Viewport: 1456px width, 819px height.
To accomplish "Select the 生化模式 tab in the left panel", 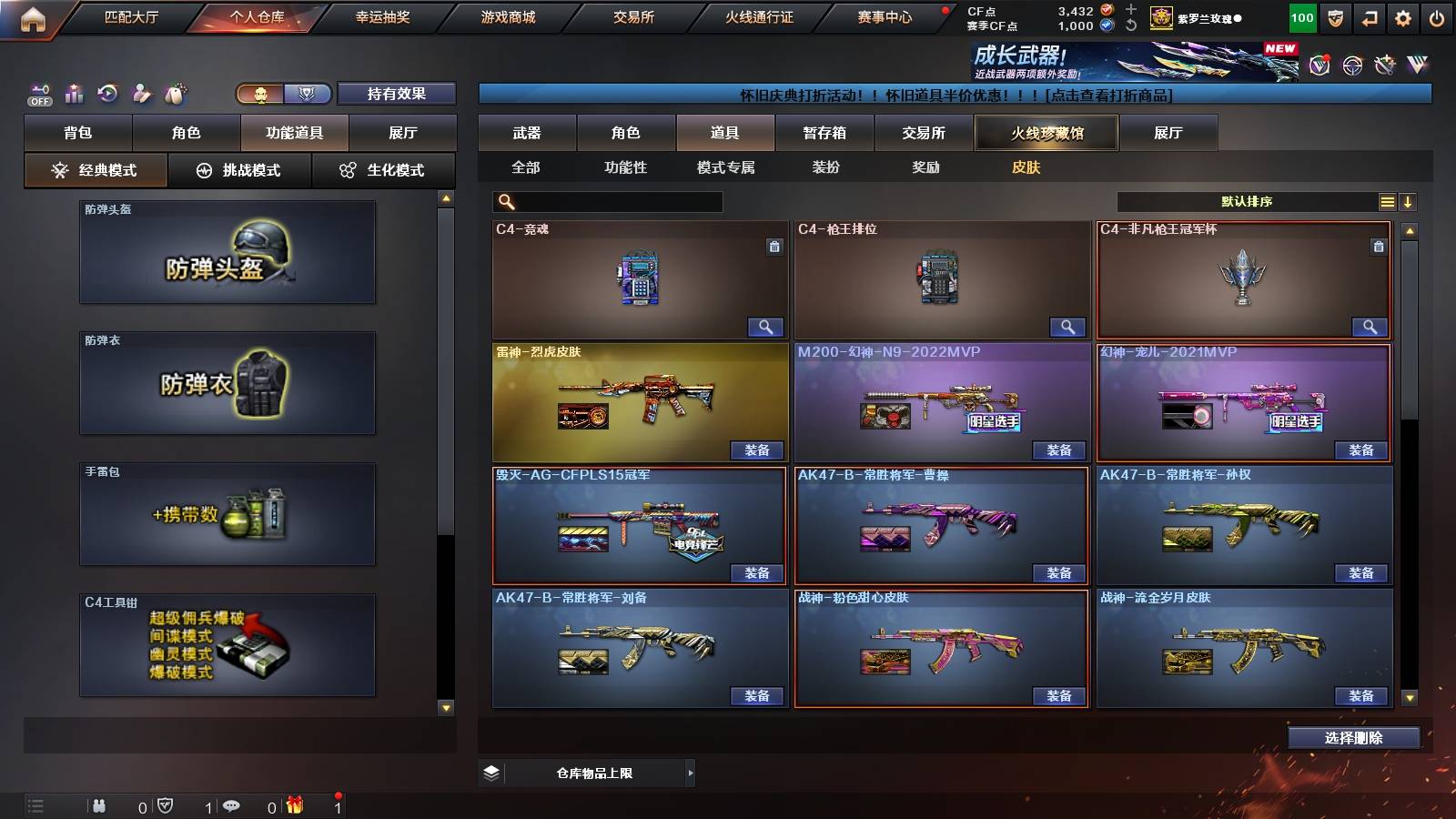I will (x=384, y=169).
